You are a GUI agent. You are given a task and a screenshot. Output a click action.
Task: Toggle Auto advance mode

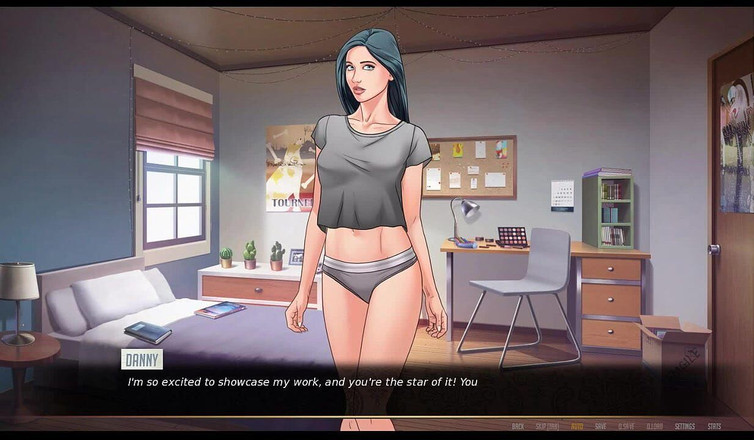[x=577, y=426]
